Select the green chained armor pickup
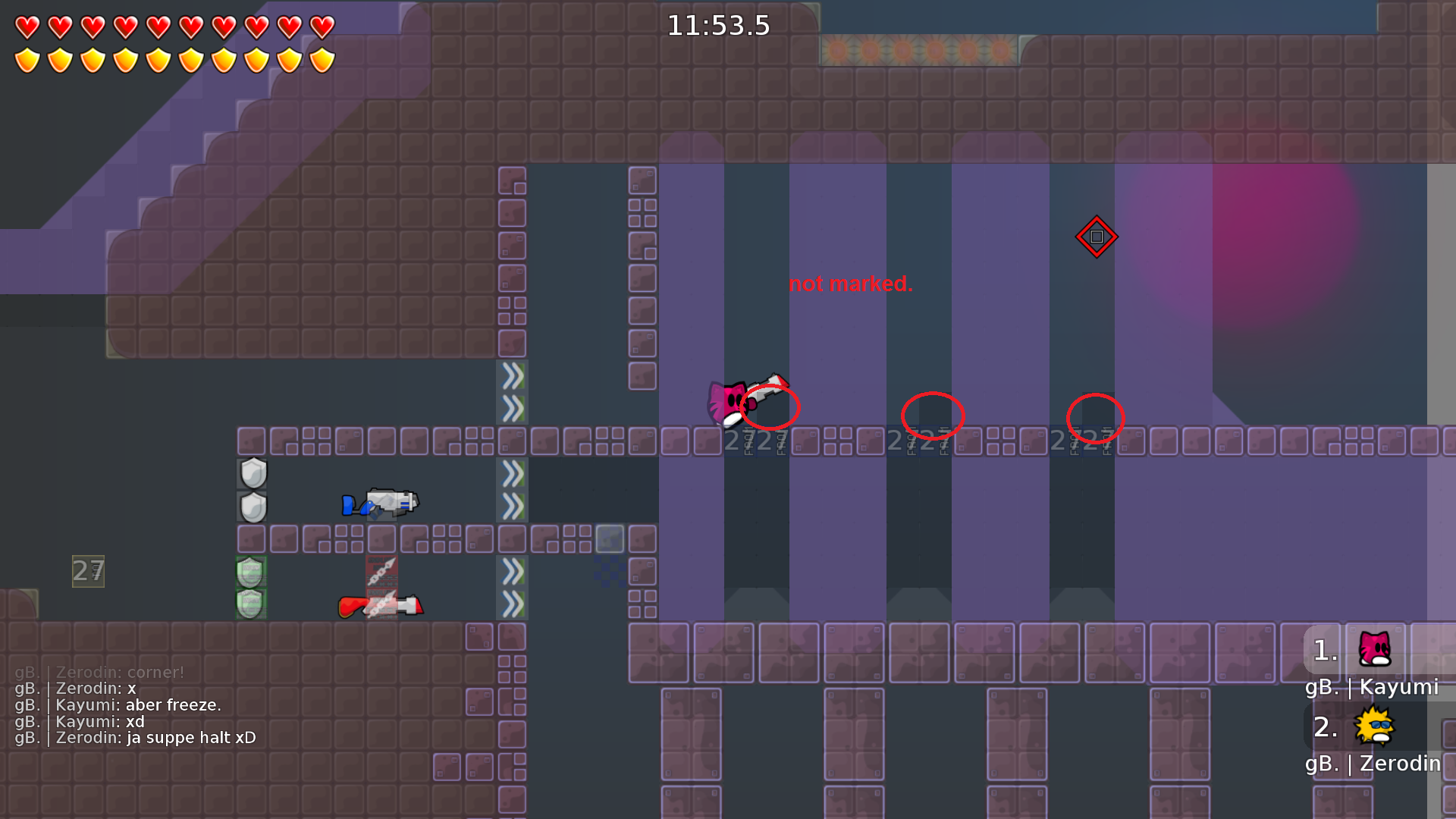1456x819 pixels. click(x=250, y=574)
